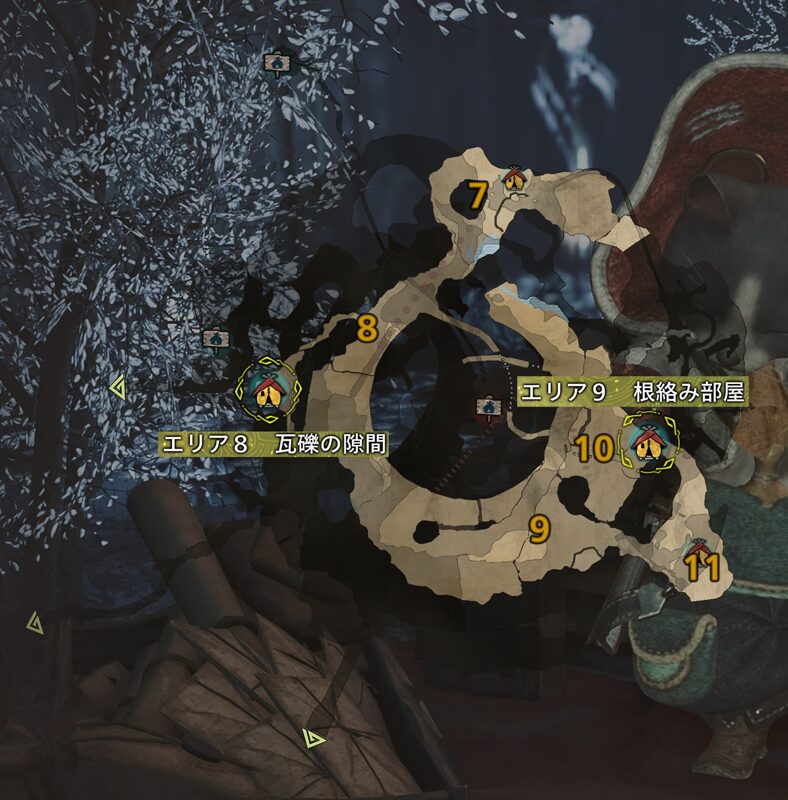Image resolution: width=788 pixels, height=800 pixels.
Task: Click the エリア9 根絡み部屋 label
Action: tap(633, 392)
